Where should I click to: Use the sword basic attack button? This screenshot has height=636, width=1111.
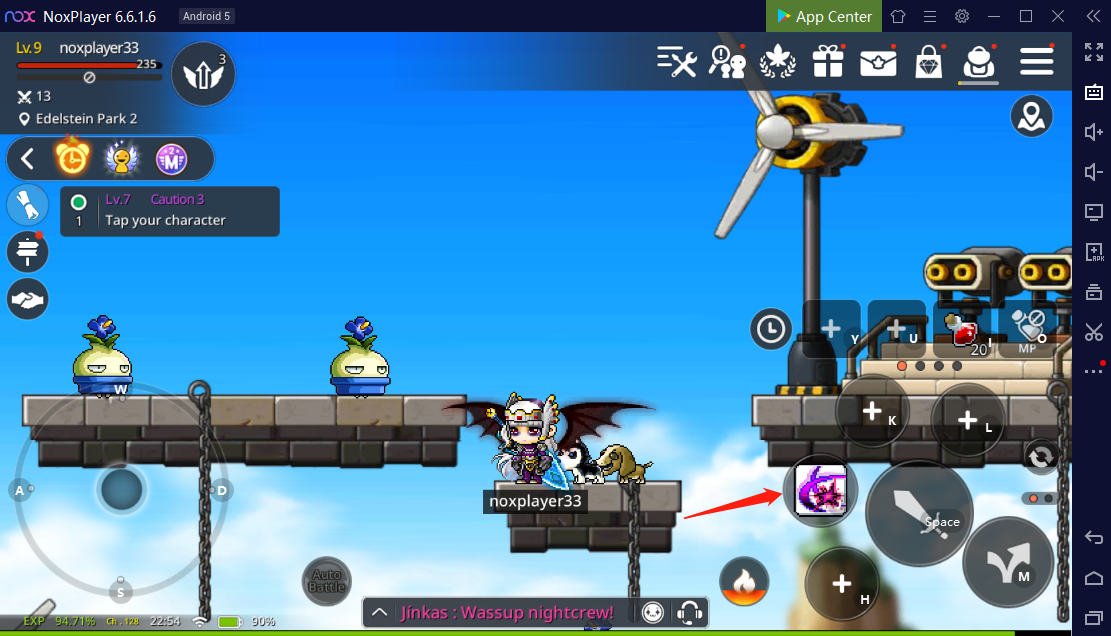point(918,514)
